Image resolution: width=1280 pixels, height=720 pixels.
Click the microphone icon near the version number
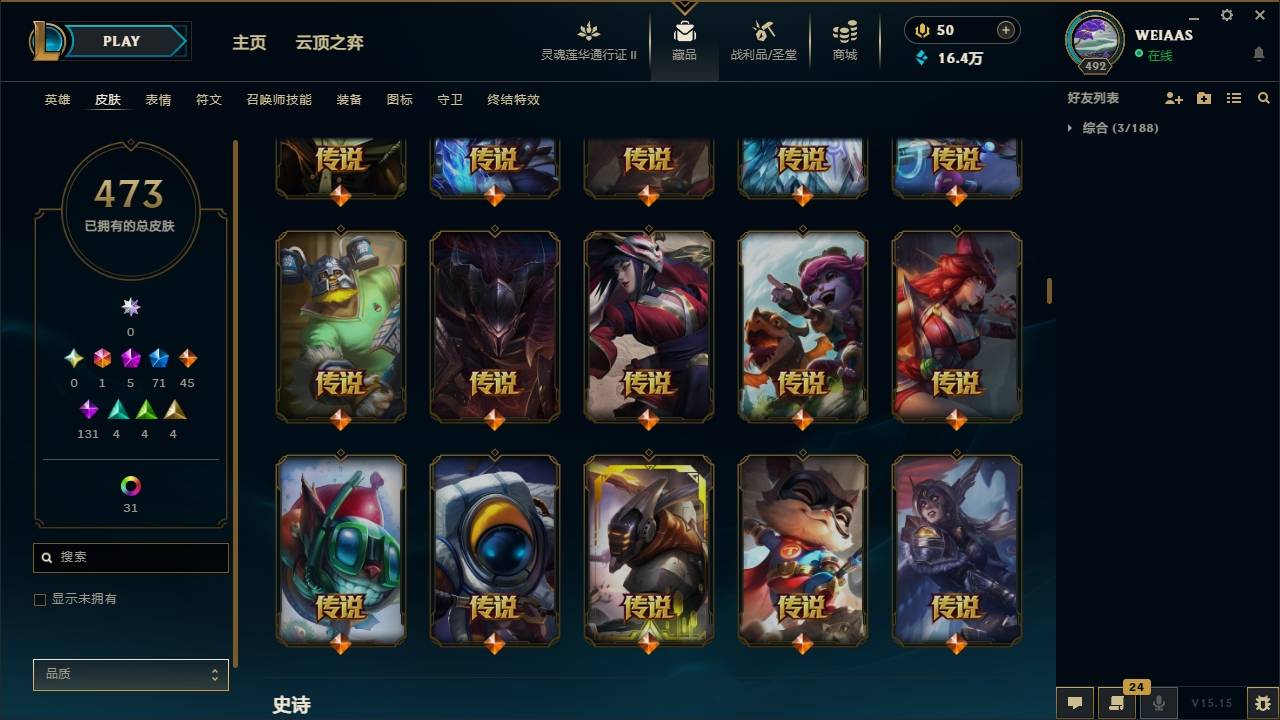[1159, 702]
